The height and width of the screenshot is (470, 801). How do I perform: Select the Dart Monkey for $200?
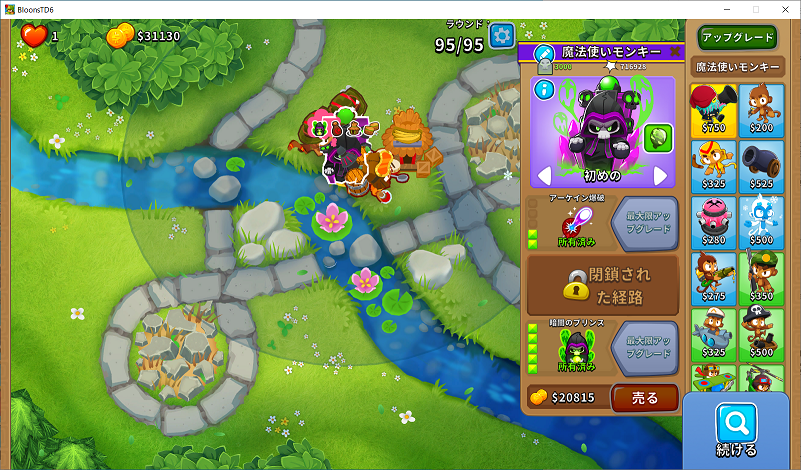pyautogui.click(x=762, y=110)
